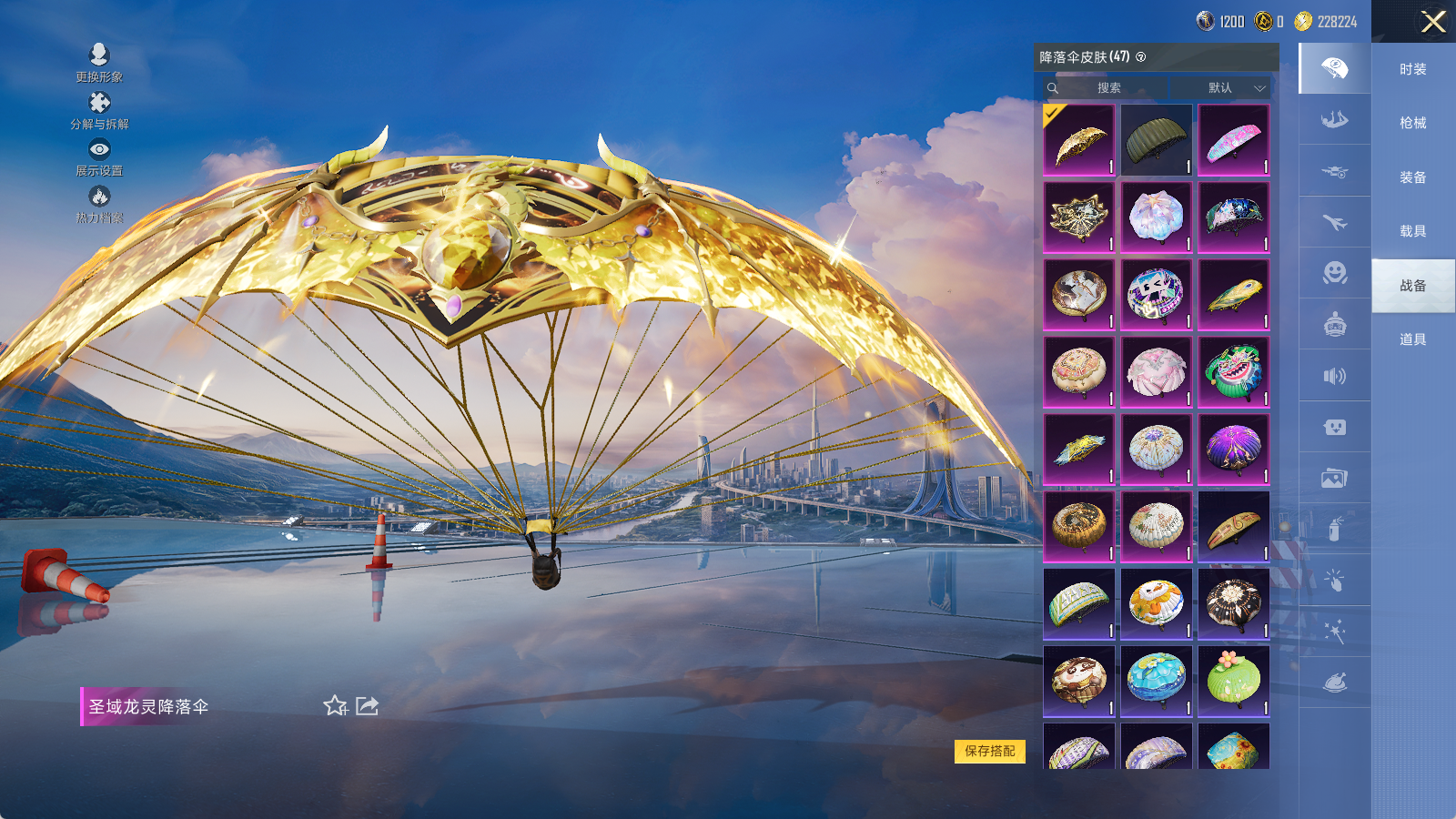The width and height of the screenshot is (1456, 819).
Task: Open the 展示设置 display settings
Action: click(x=99, y=157)
